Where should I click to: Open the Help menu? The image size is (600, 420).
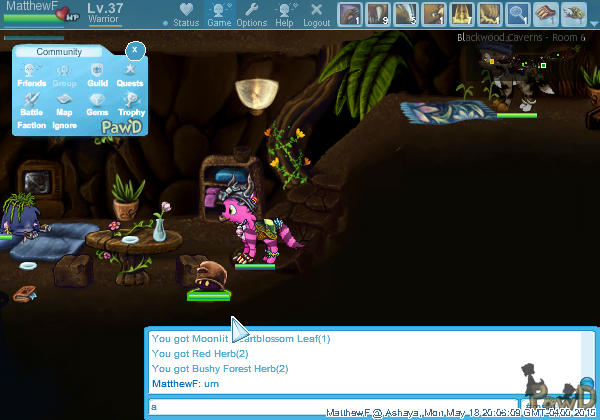coord(285,14)
